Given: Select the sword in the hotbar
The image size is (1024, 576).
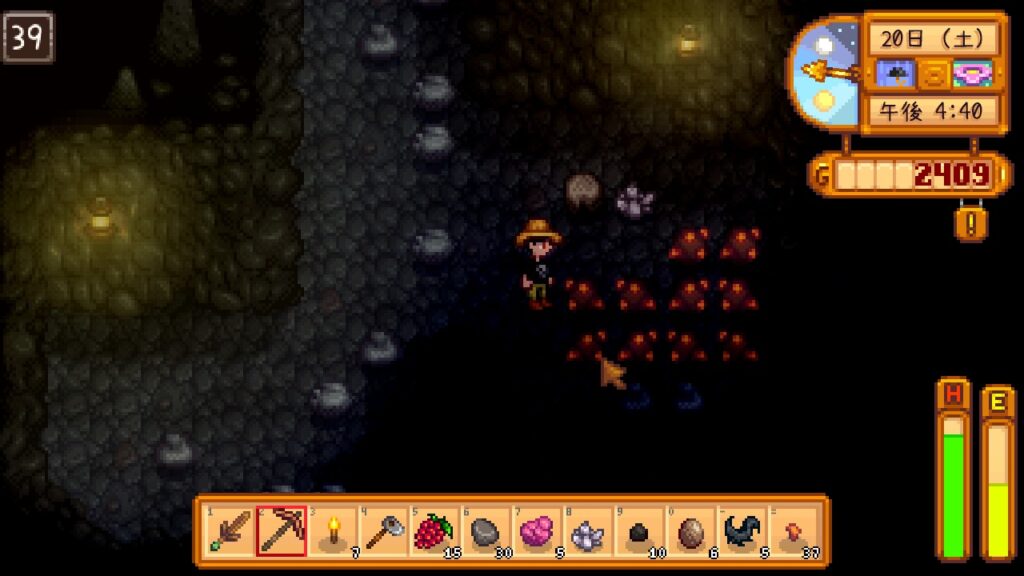Looking at the screenshot, I should [x=230, y=531].
